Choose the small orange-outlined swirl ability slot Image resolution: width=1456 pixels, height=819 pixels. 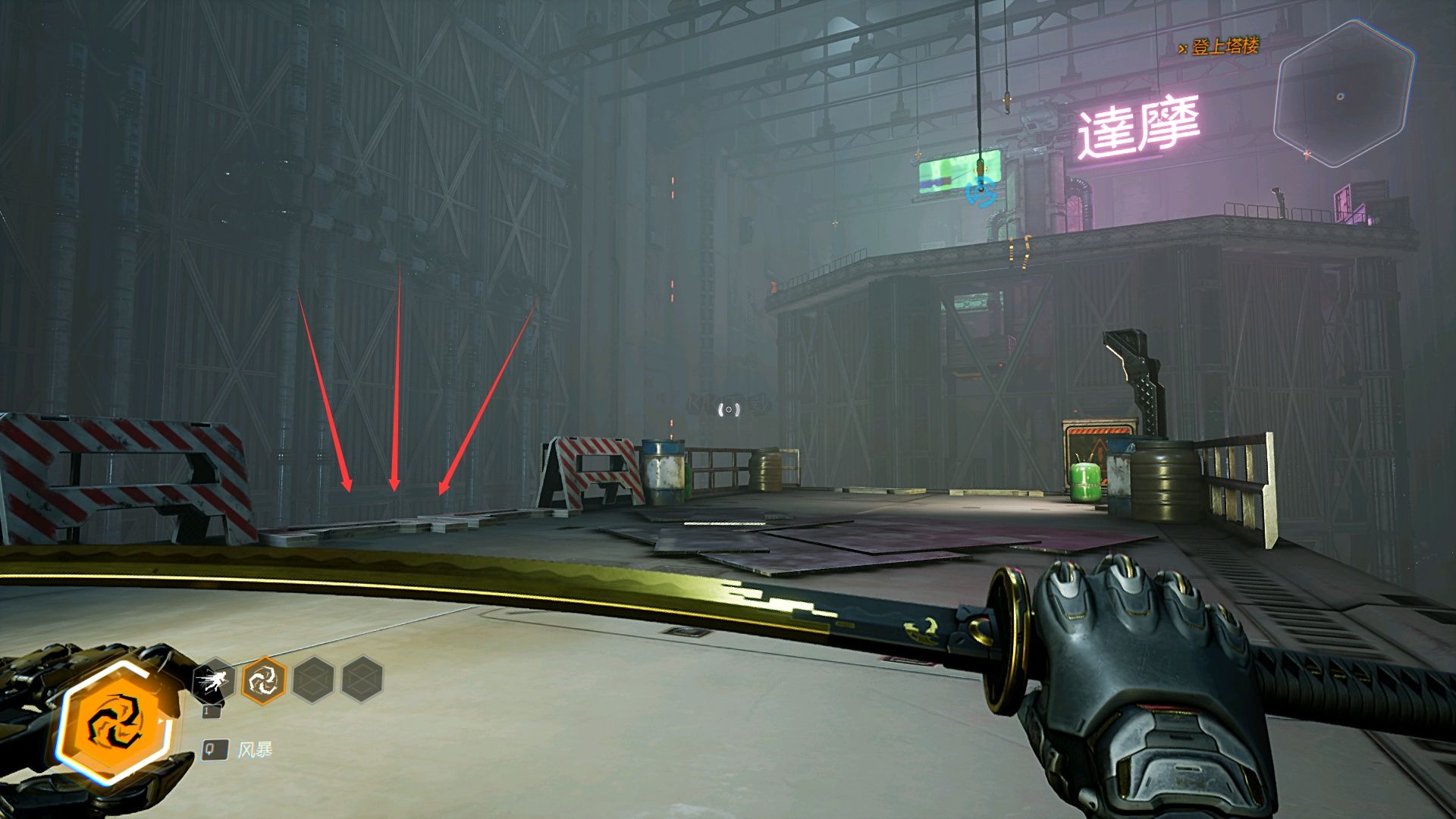[263, 679]
